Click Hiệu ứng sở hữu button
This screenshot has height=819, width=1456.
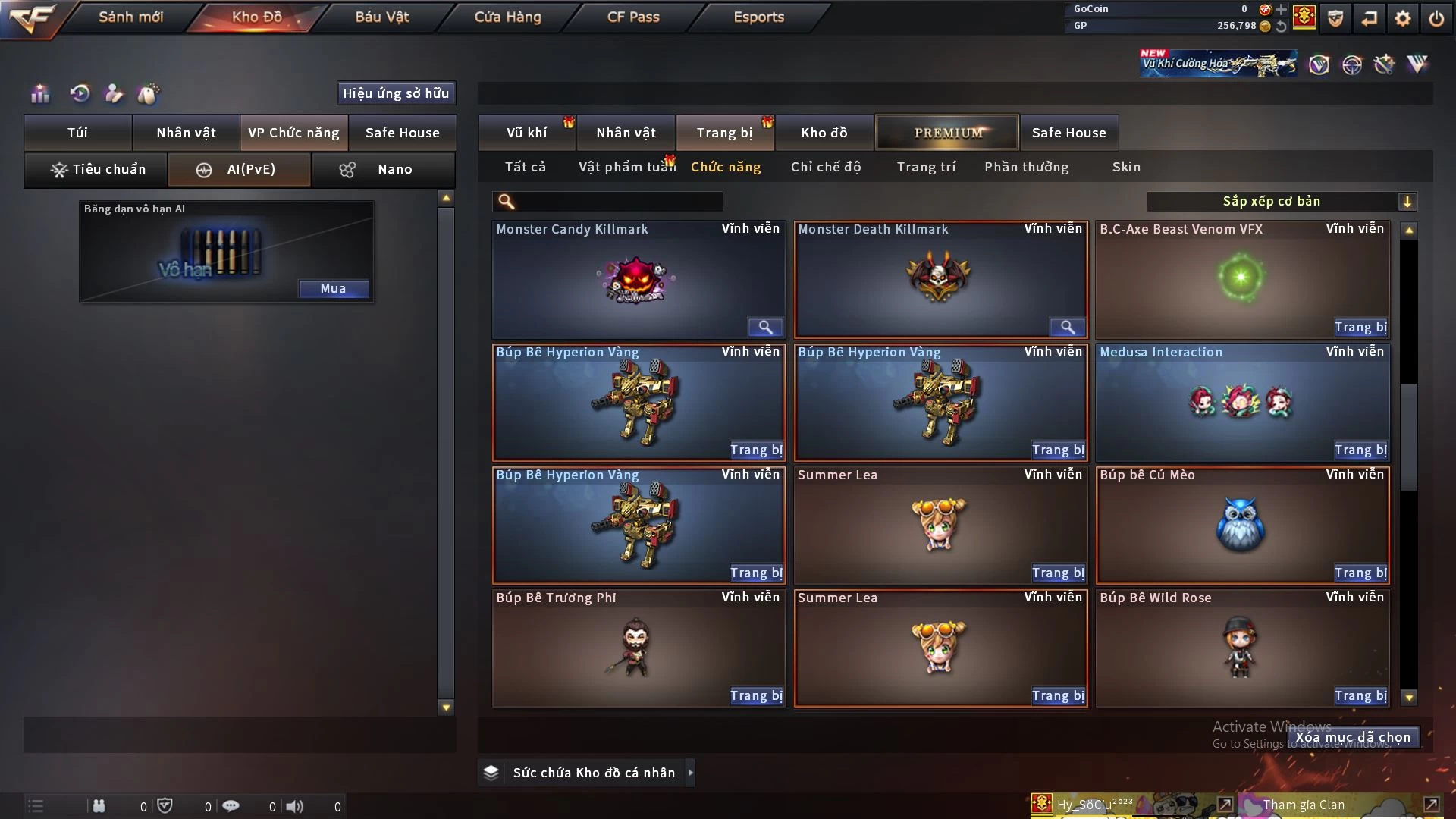pyautogui.click(x=396, y=93)
